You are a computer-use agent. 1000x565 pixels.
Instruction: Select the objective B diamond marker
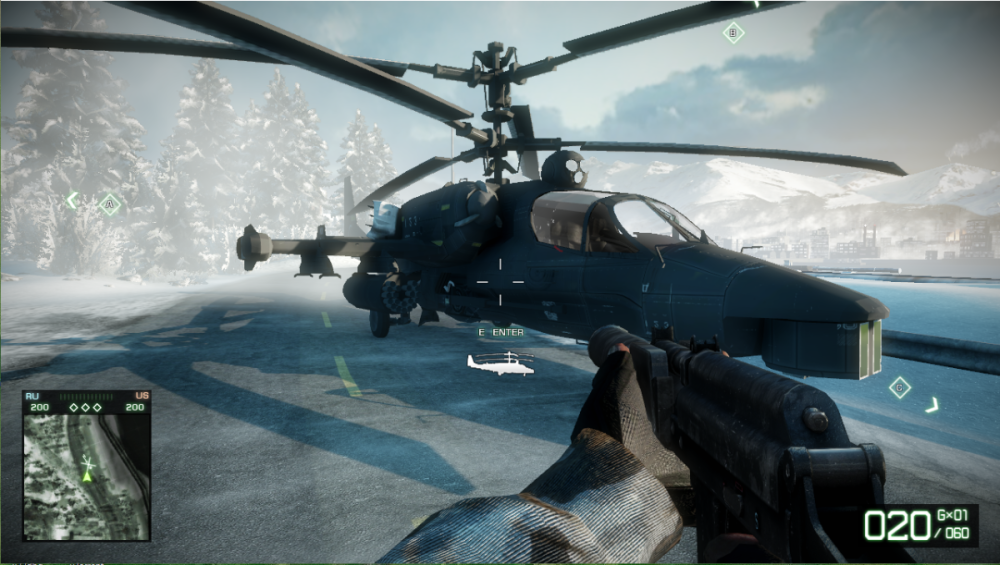pos(733,33)
